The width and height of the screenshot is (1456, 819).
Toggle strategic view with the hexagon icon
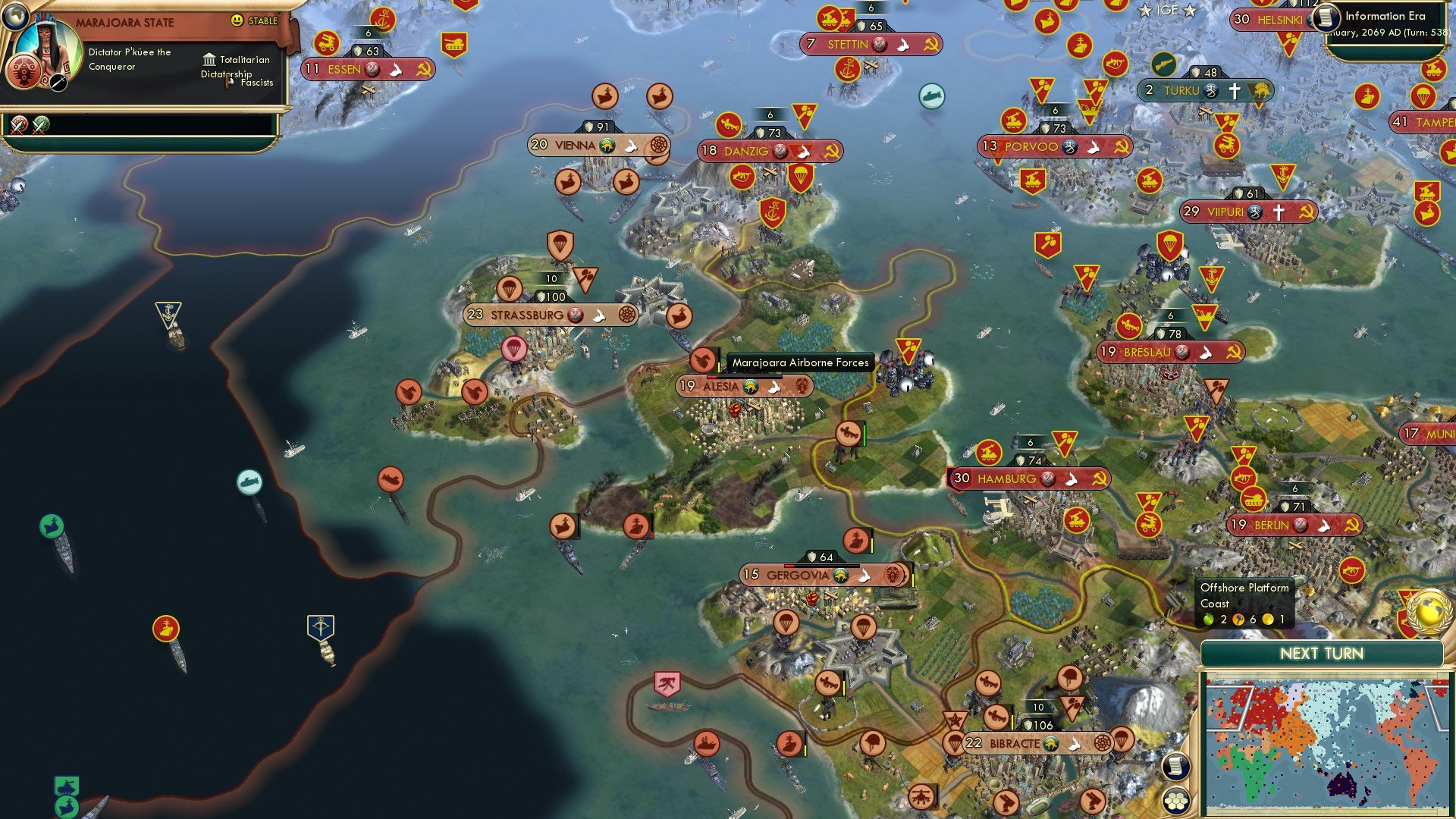(x=1175, y=798)
